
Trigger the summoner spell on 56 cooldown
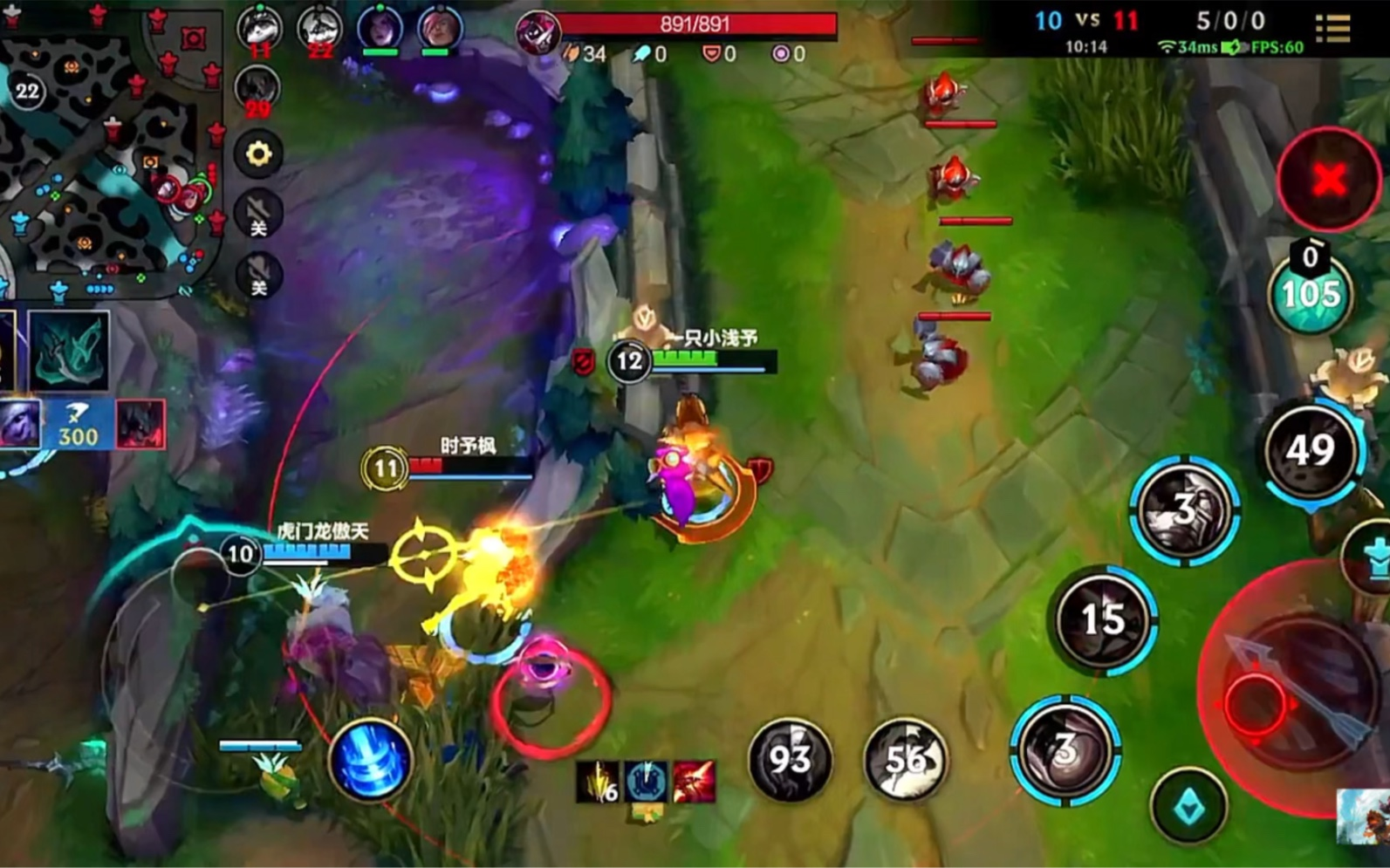pos(905,759)
